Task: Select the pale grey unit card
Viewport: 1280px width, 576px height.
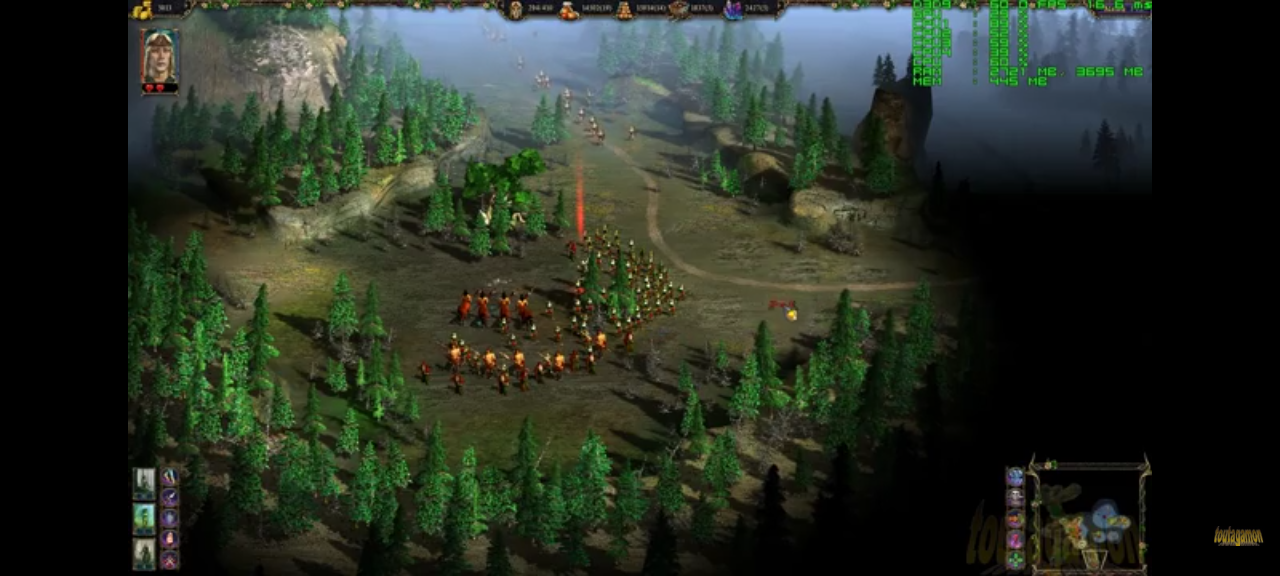Action: [x=144, y=483]
